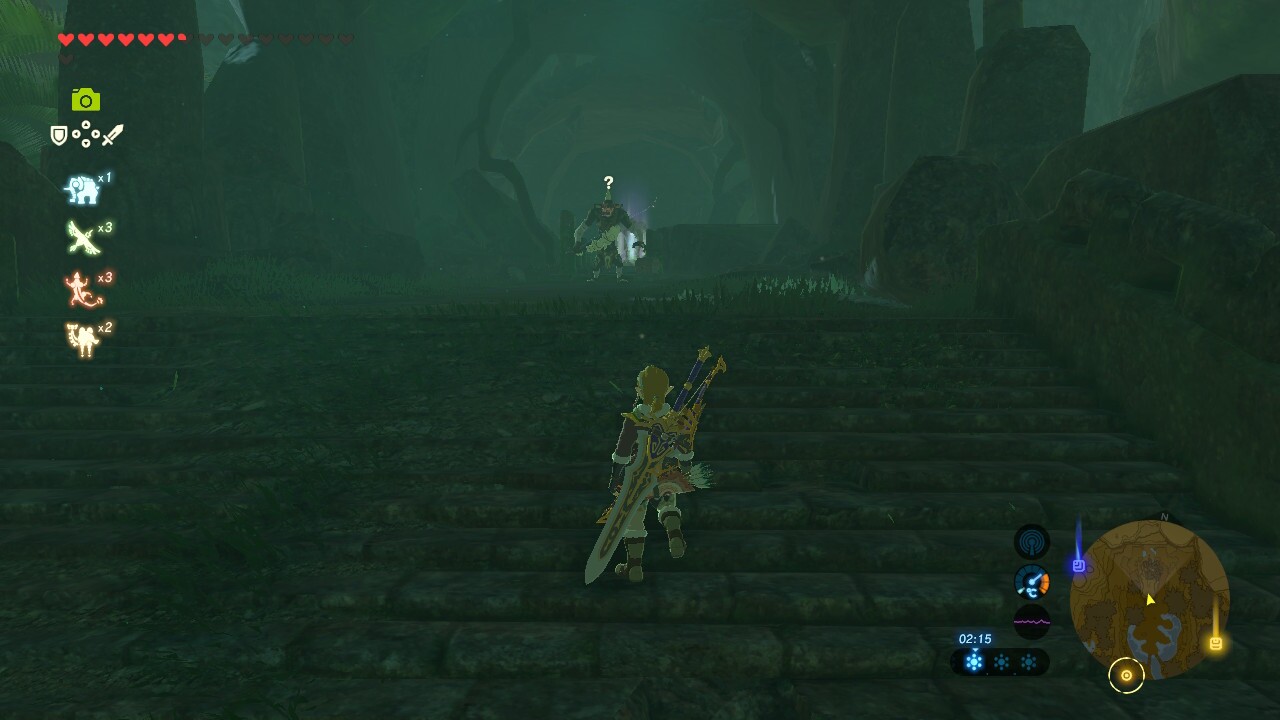Click the D-pad left arrow selector

coord(76,134)
